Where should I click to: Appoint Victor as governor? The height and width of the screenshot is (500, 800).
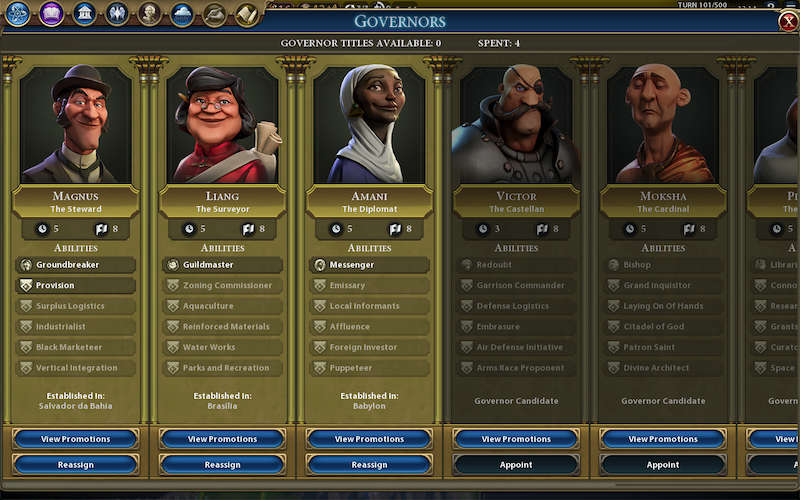point(516,464)
